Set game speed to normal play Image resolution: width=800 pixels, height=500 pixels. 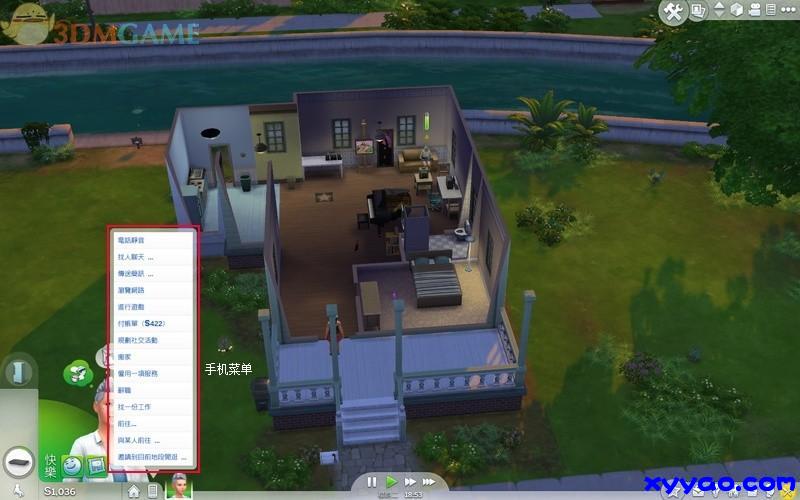point(392,482)
